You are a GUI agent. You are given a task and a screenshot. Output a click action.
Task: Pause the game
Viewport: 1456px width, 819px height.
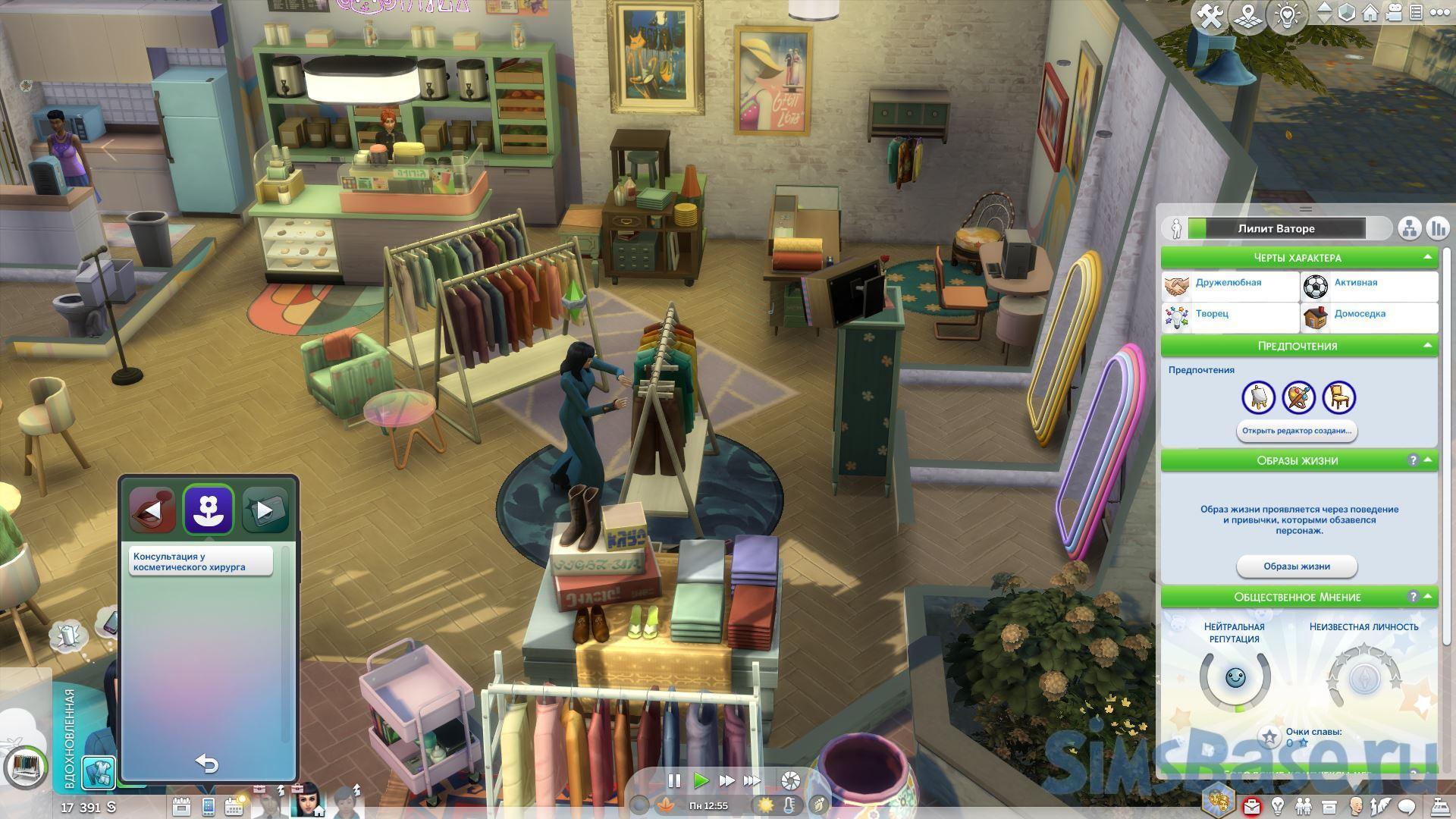(673, 780)
